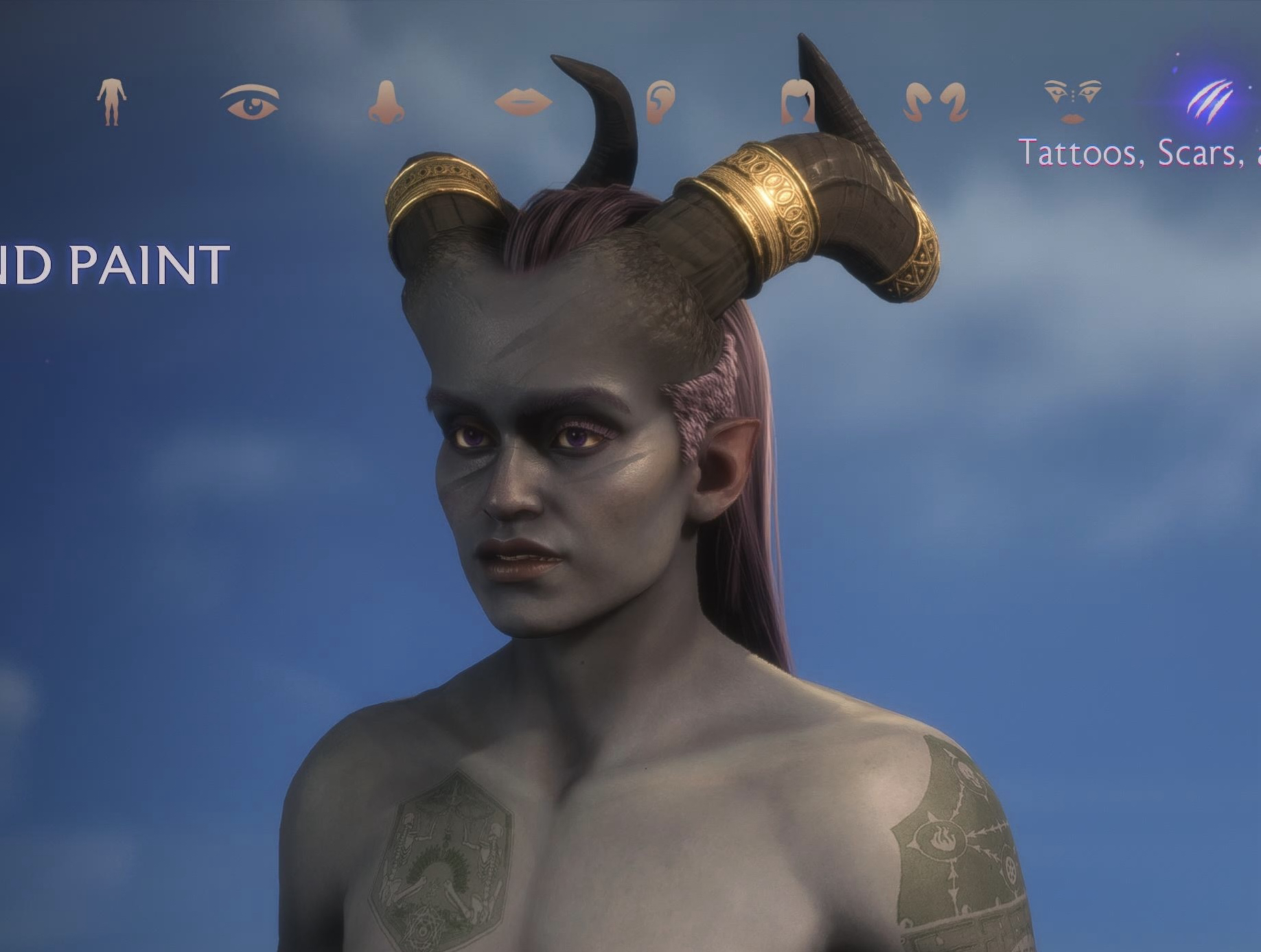
Task: Open the horns customization tab
Action: (935, 102)
